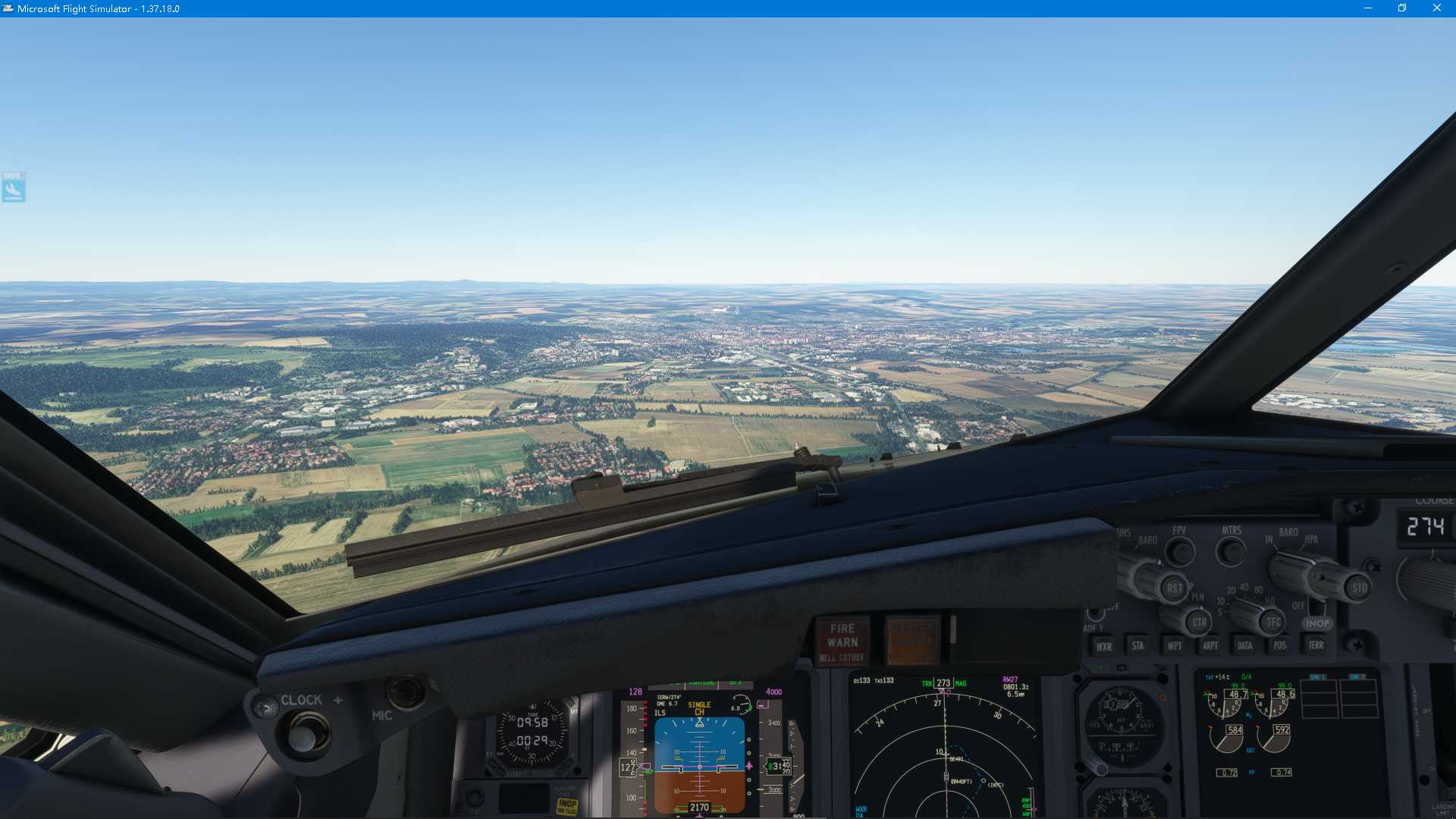The height and width of the screenshot is (819, 1456).
Task: Minimize the Flight Simulator window
Action: [x=1368, y=8]
